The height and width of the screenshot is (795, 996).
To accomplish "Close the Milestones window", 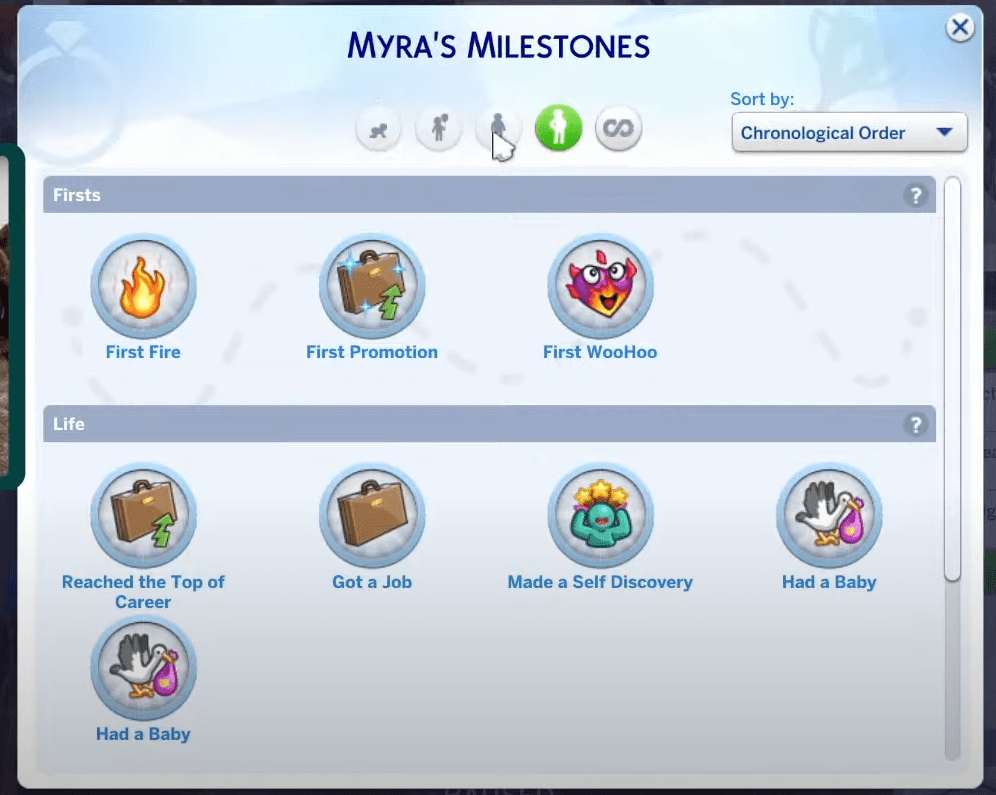I will tap(960, 28).
